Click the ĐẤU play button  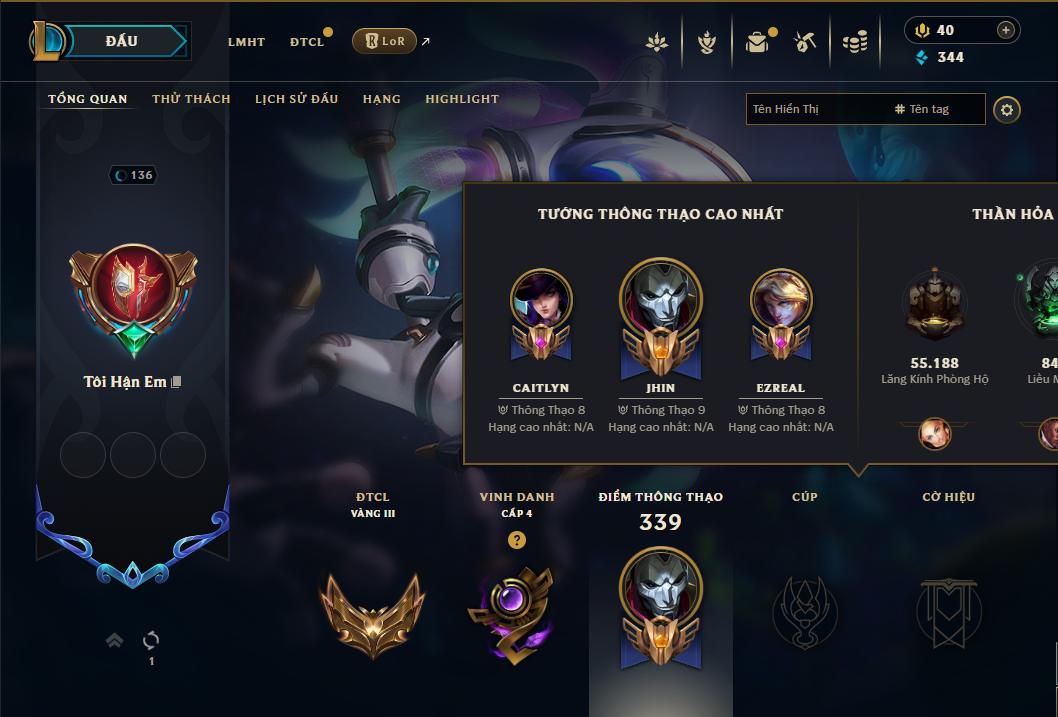[121, 41]
